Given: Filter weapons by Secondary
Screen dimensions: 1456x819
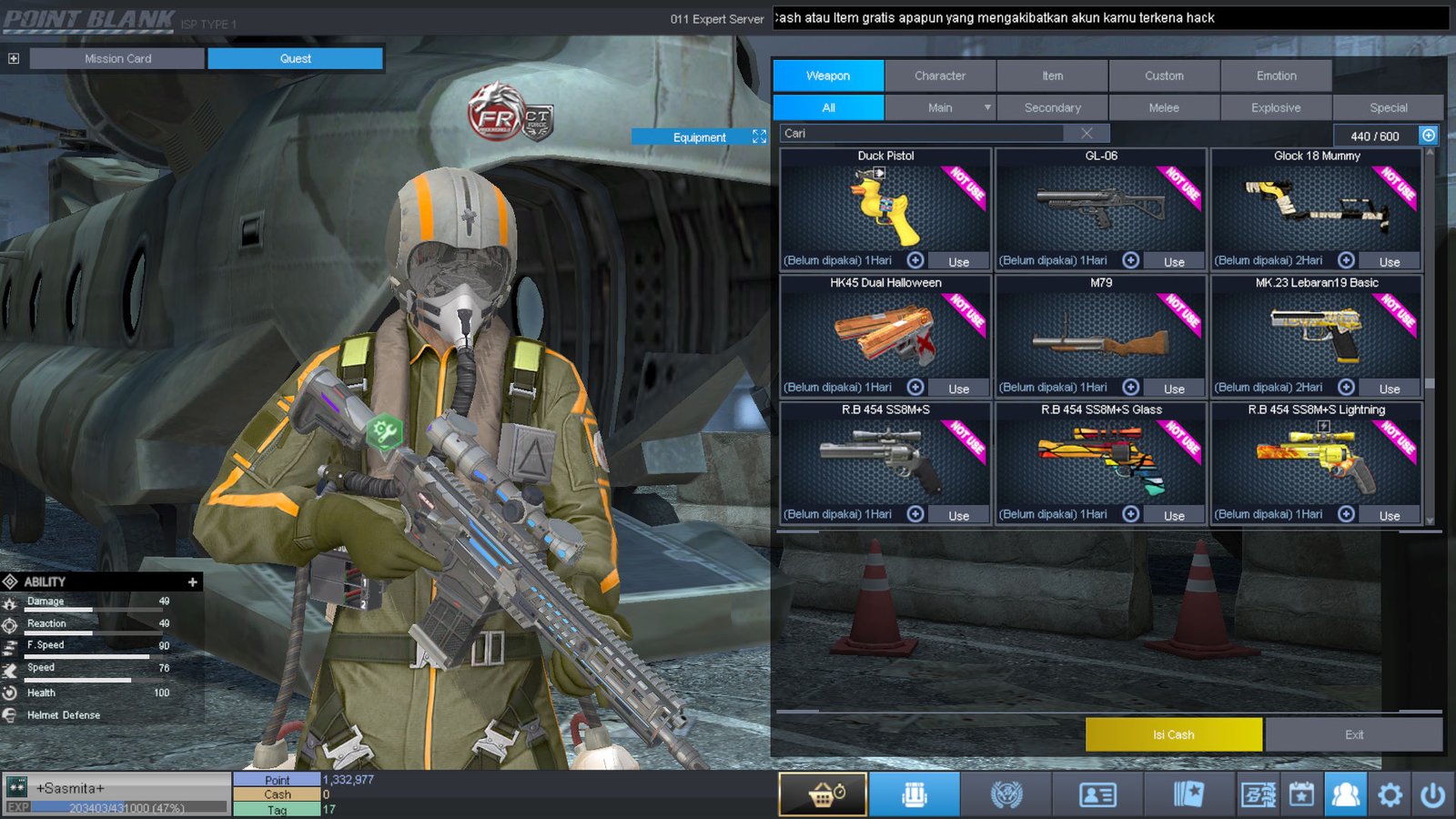Looking at the screenshot, I should (x=1052, y=107).
